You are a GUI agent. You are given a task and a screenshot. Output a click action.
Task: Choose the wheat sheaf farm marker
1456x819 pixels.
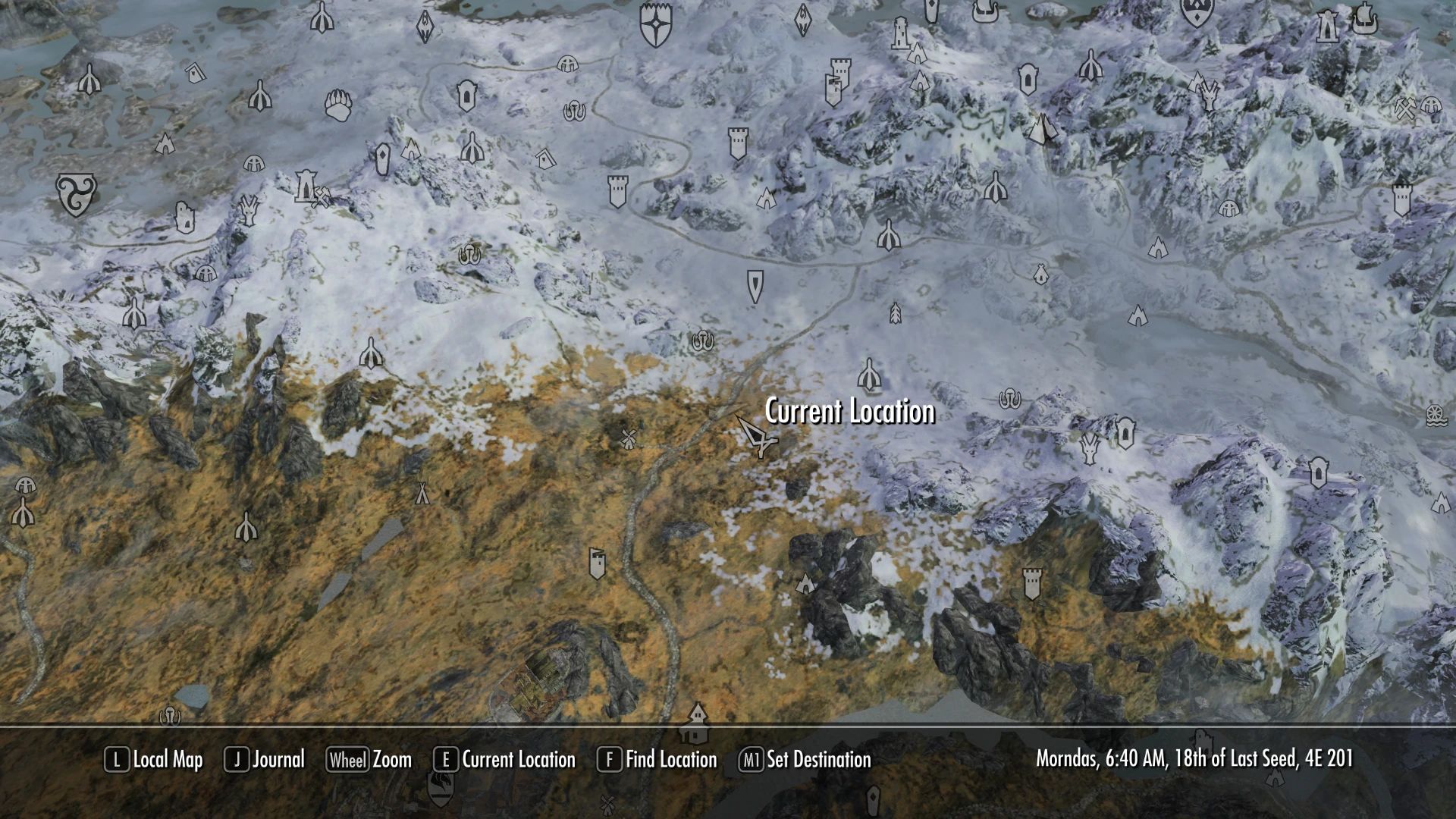tap(896, 312)
